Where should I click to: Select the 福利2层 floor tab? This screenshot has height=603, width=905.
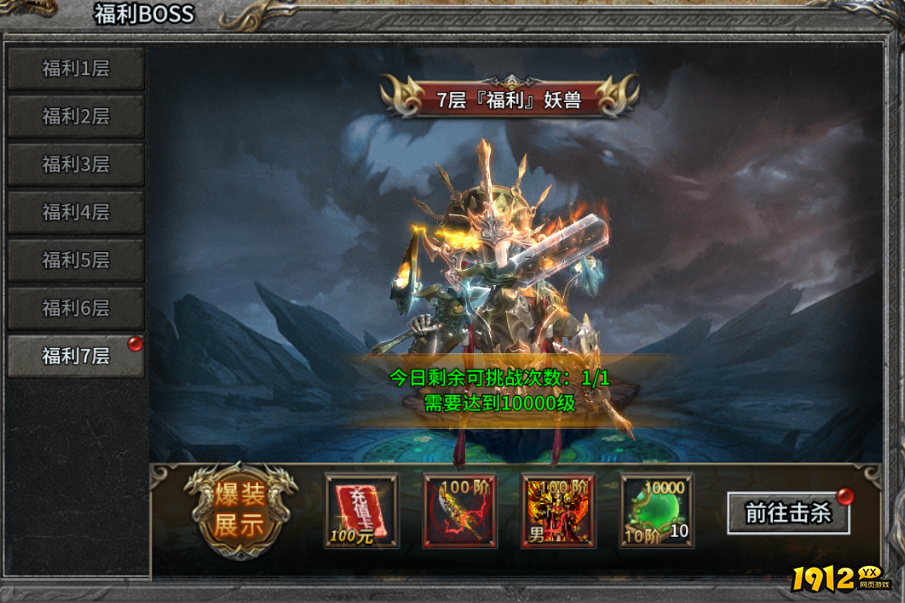(x=76, y=117)
